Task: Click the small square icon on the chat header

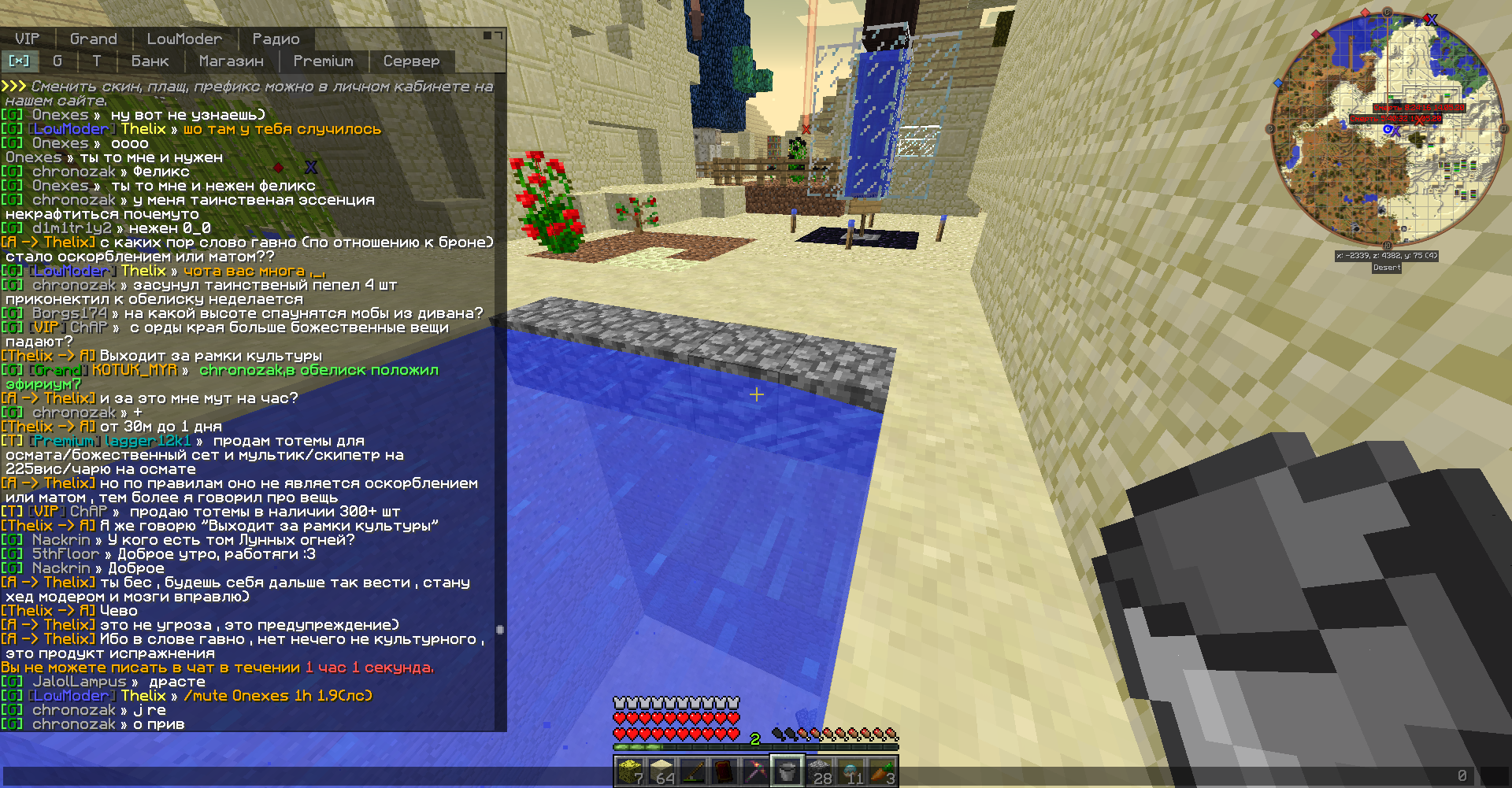Action: [486, 34]
